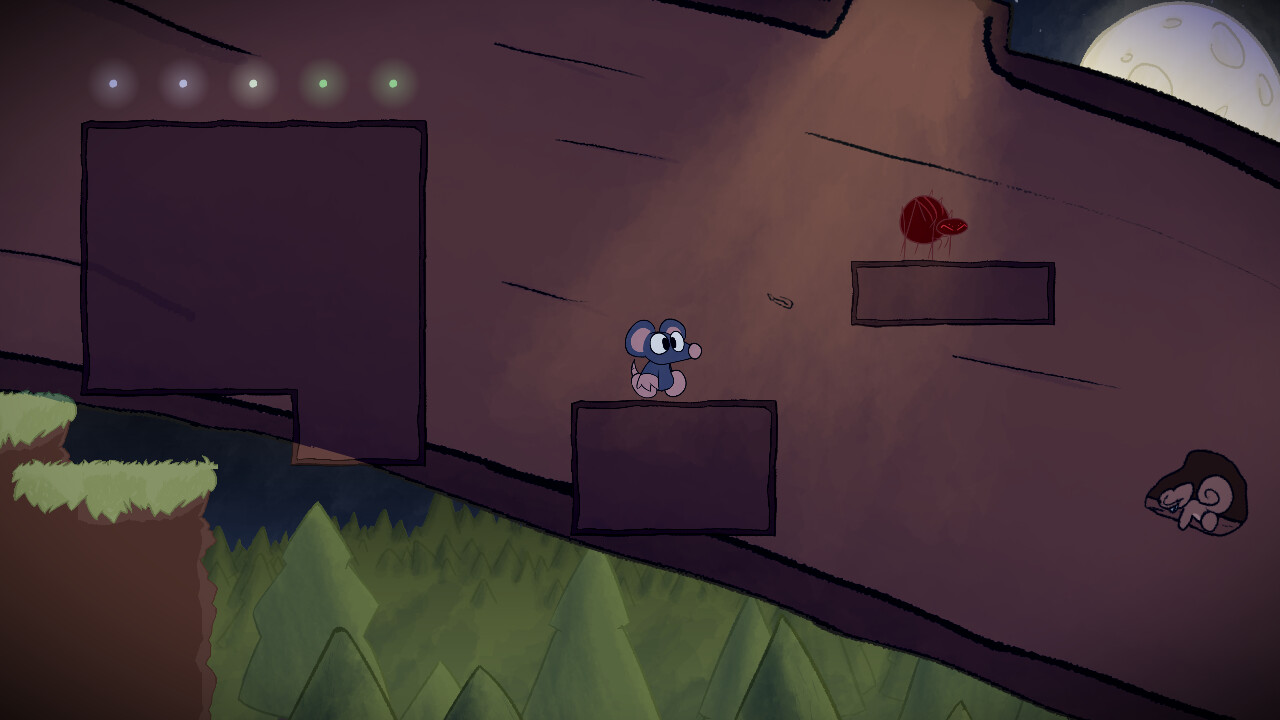Select the platform beneath the mouse
This screenshot has width=1280, height=720.
coord(675,465)
